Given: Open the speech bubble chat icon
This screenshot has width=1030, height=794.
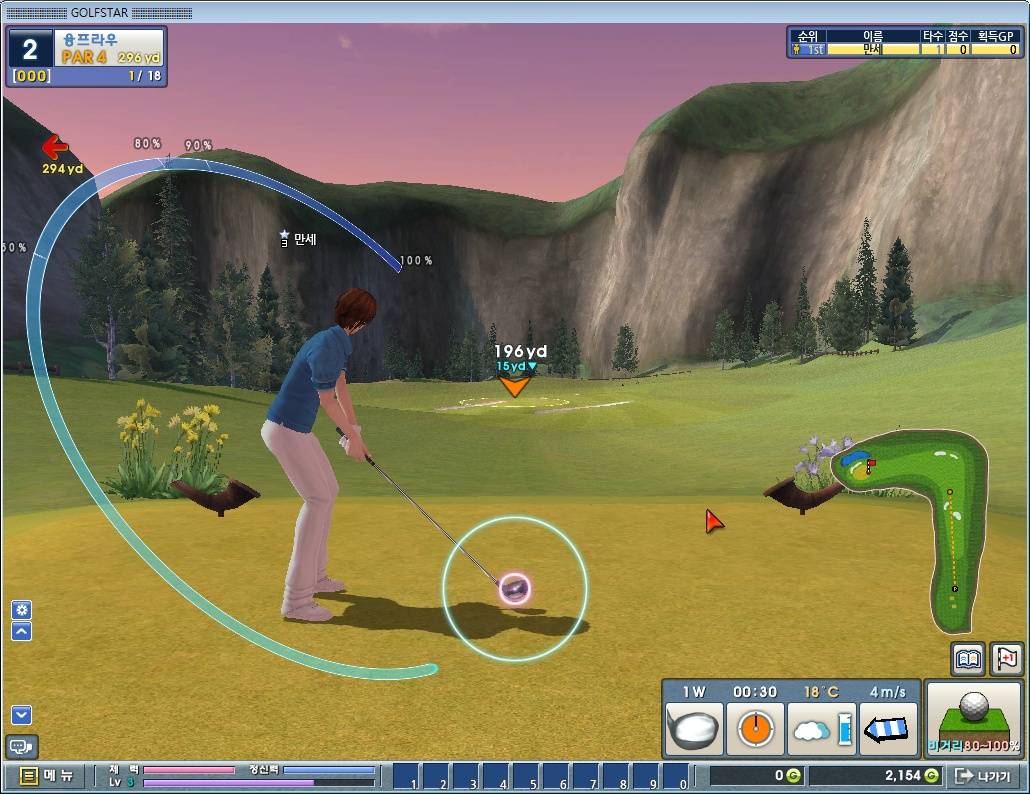Looking at the screenshot, I should pos(20,746).
